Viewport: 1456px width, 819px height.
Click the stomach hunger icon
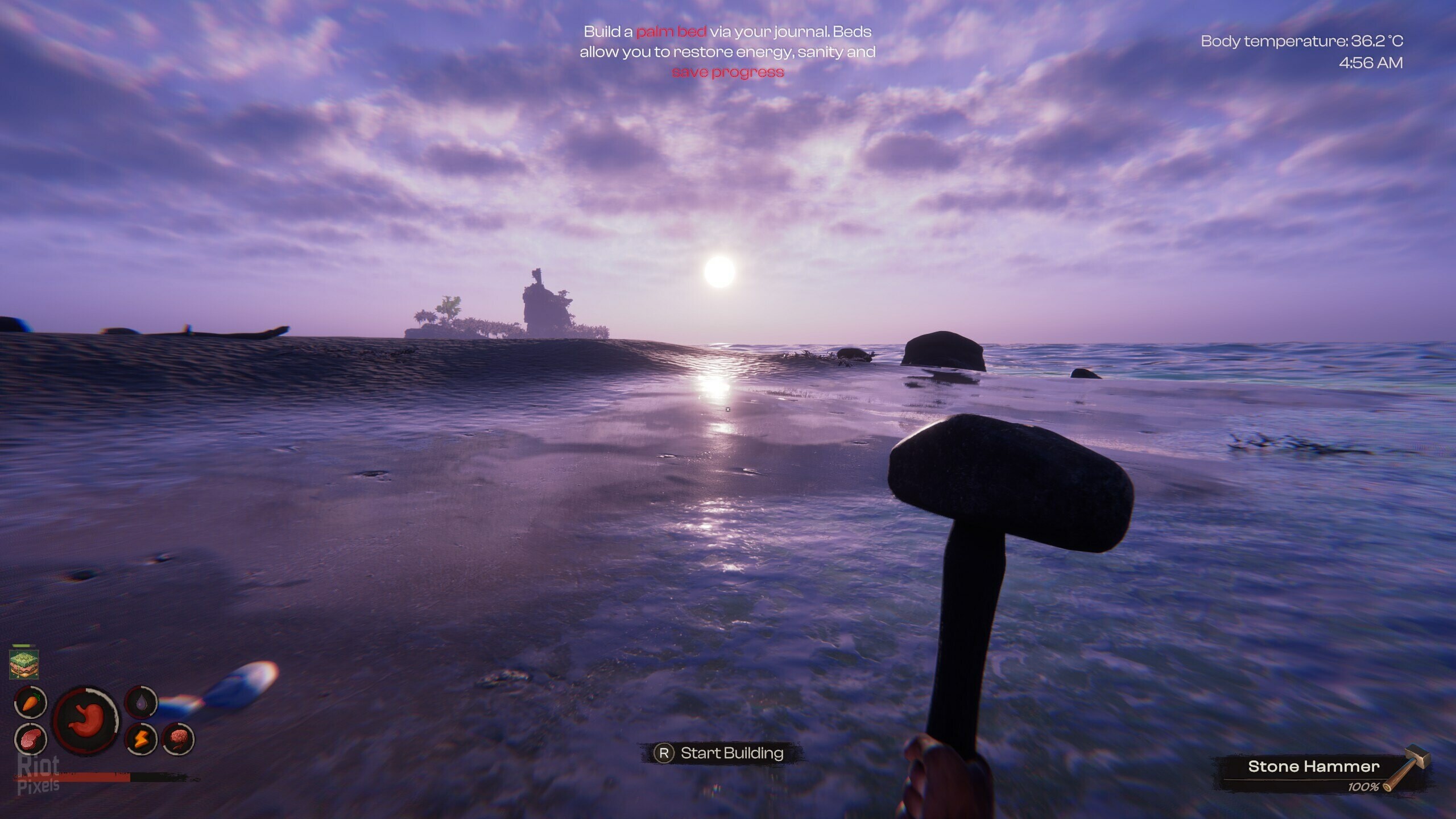pos(86,720)
